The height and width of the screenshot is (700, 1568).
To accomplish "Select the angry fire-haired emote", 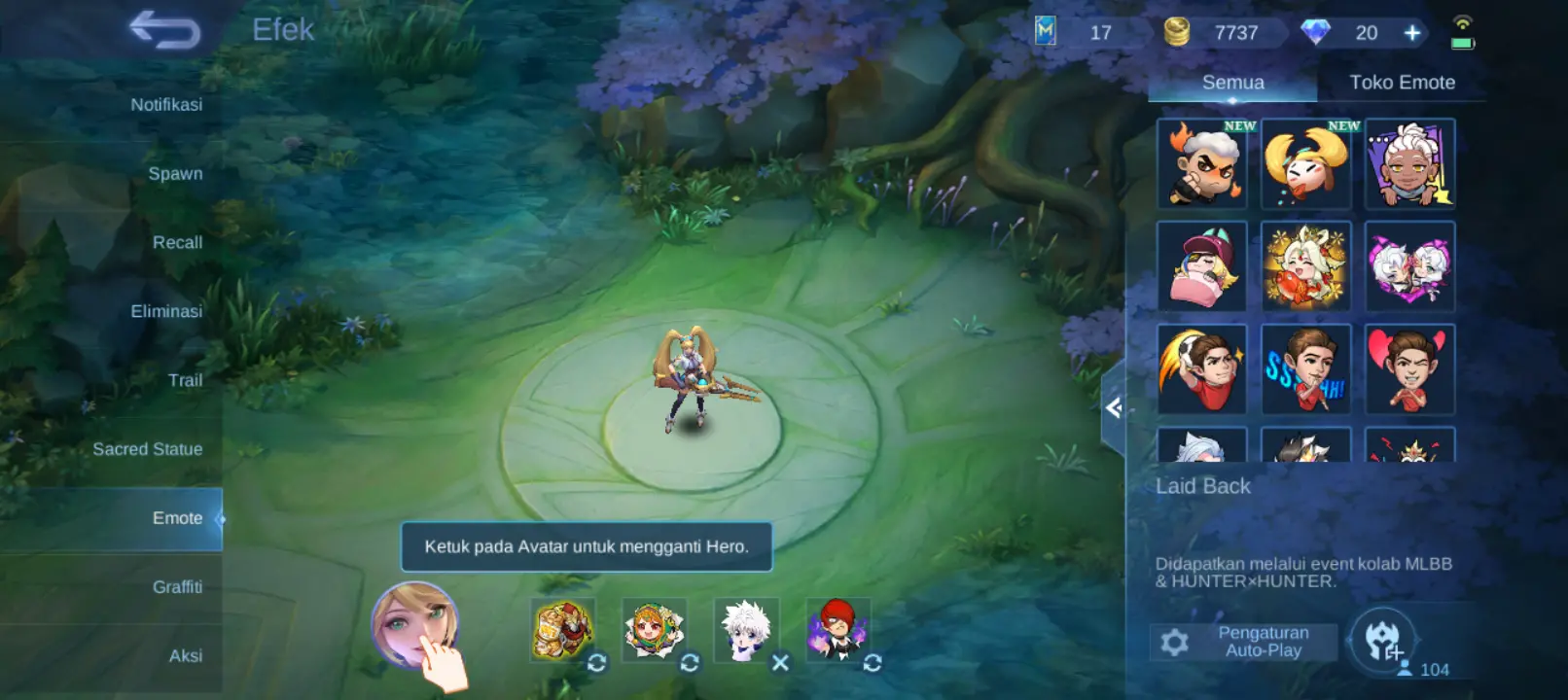I will tap(1202, 163).
